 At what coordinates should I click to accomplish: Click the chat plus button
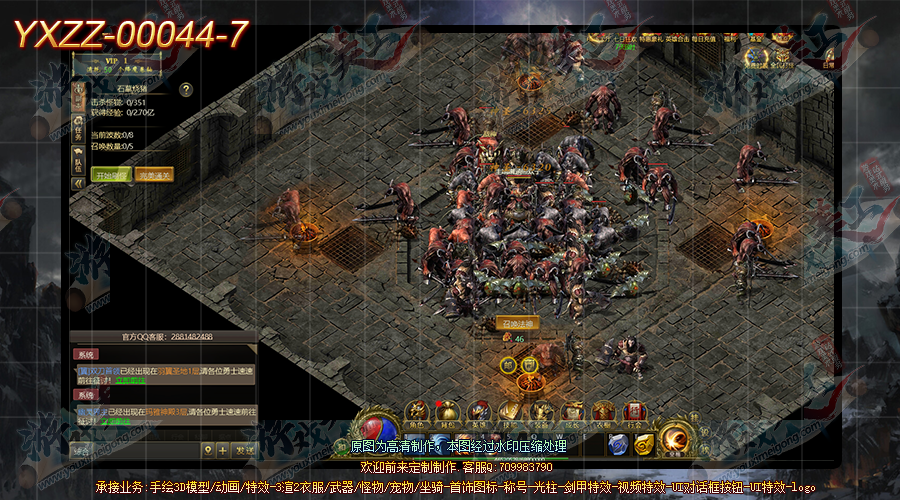(222, 450)
